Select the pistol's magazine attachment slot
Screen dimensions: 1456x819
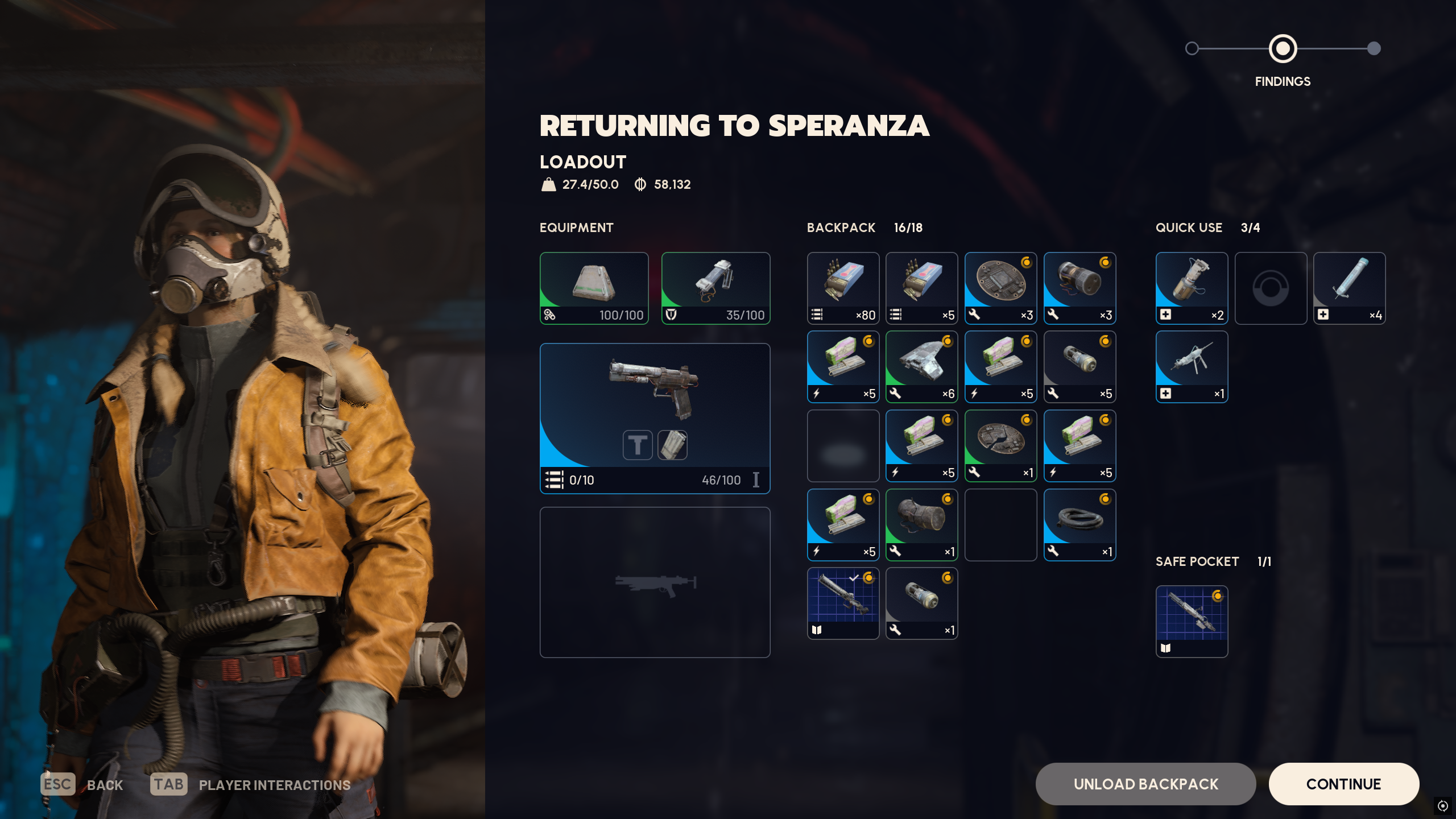point(672,445)
